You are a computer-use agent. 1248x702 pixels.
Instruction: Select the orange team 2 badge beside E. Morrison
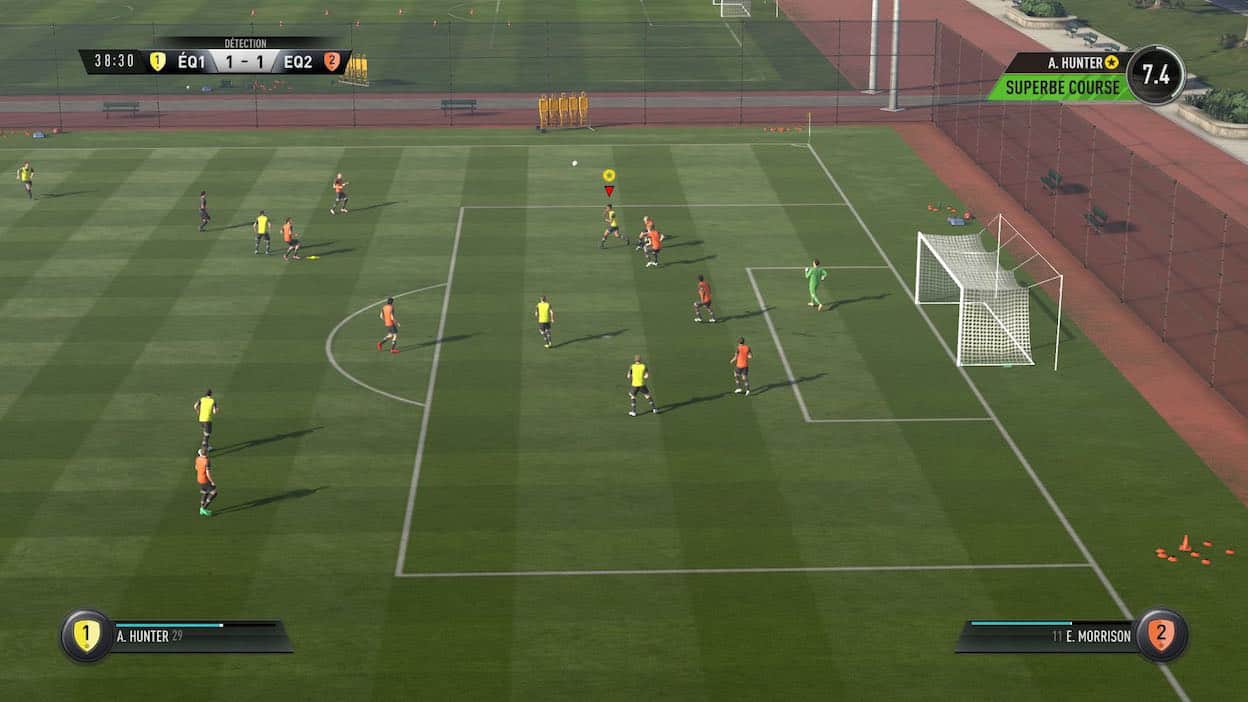pyautogui.click(x=1160, y=636)
